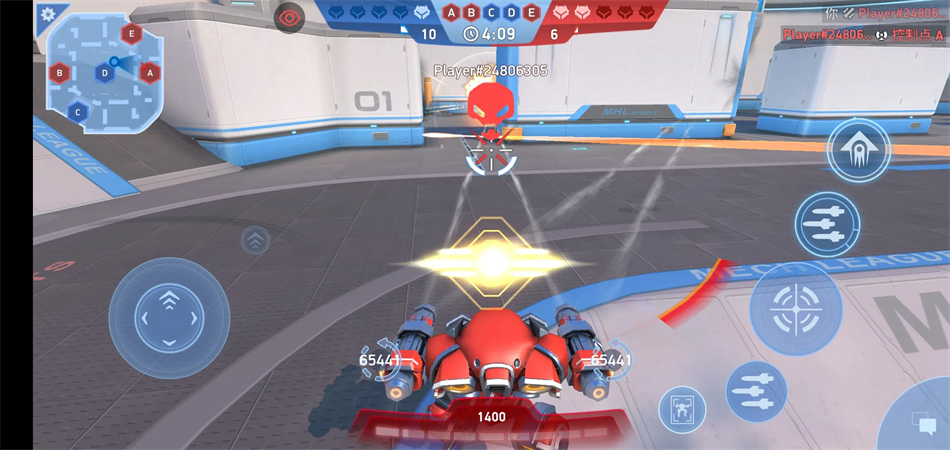Select control point B on the minimap
Screen dimensions: 950x450
point(60,72)
